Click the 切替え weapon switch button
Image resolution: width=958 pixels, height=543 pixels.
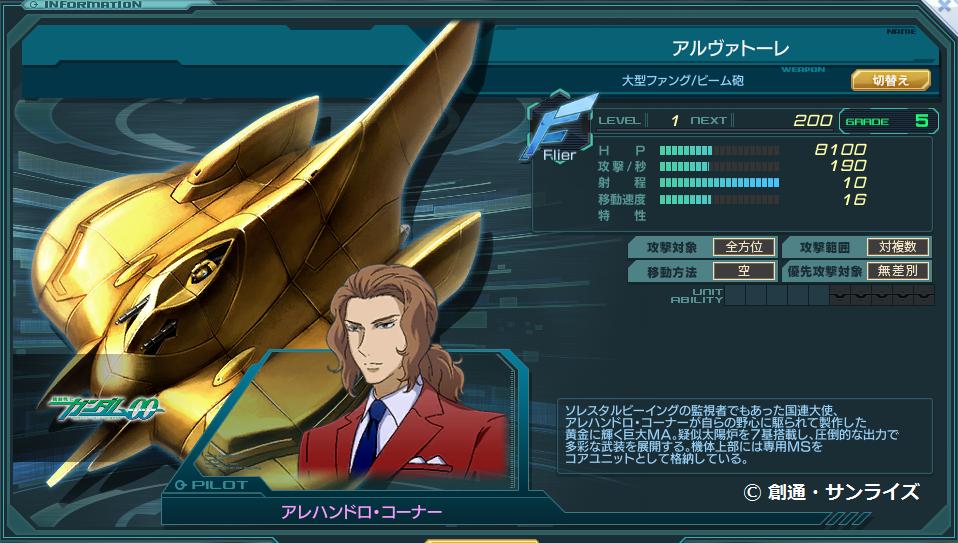coord(890,80)
